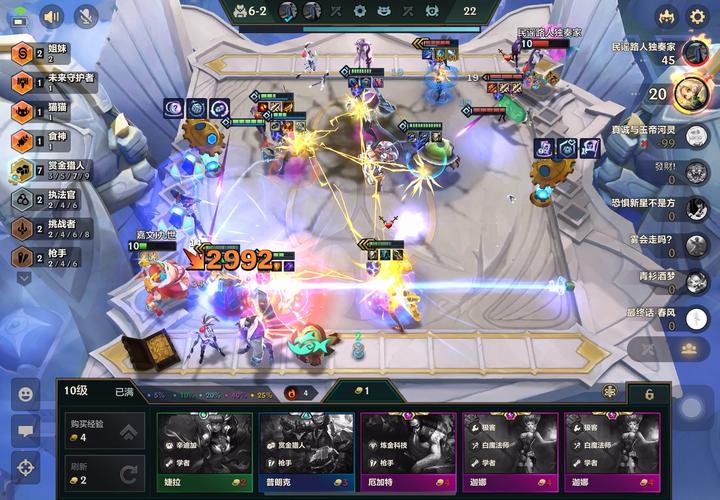Open the chat speech-bubble button
The width and height of the screenshot is (720, 500).
pyautogui.click(x=25, y=430)
